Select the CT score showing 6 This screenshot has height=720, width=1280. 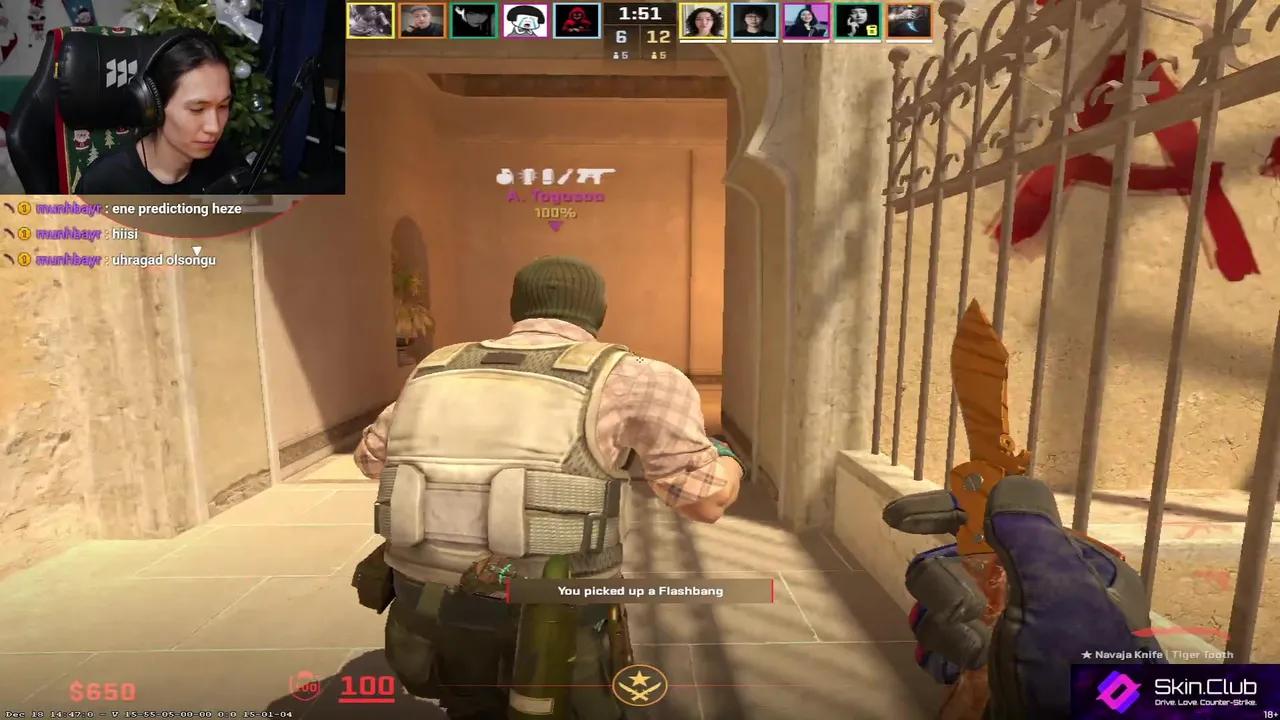[622, 36]
